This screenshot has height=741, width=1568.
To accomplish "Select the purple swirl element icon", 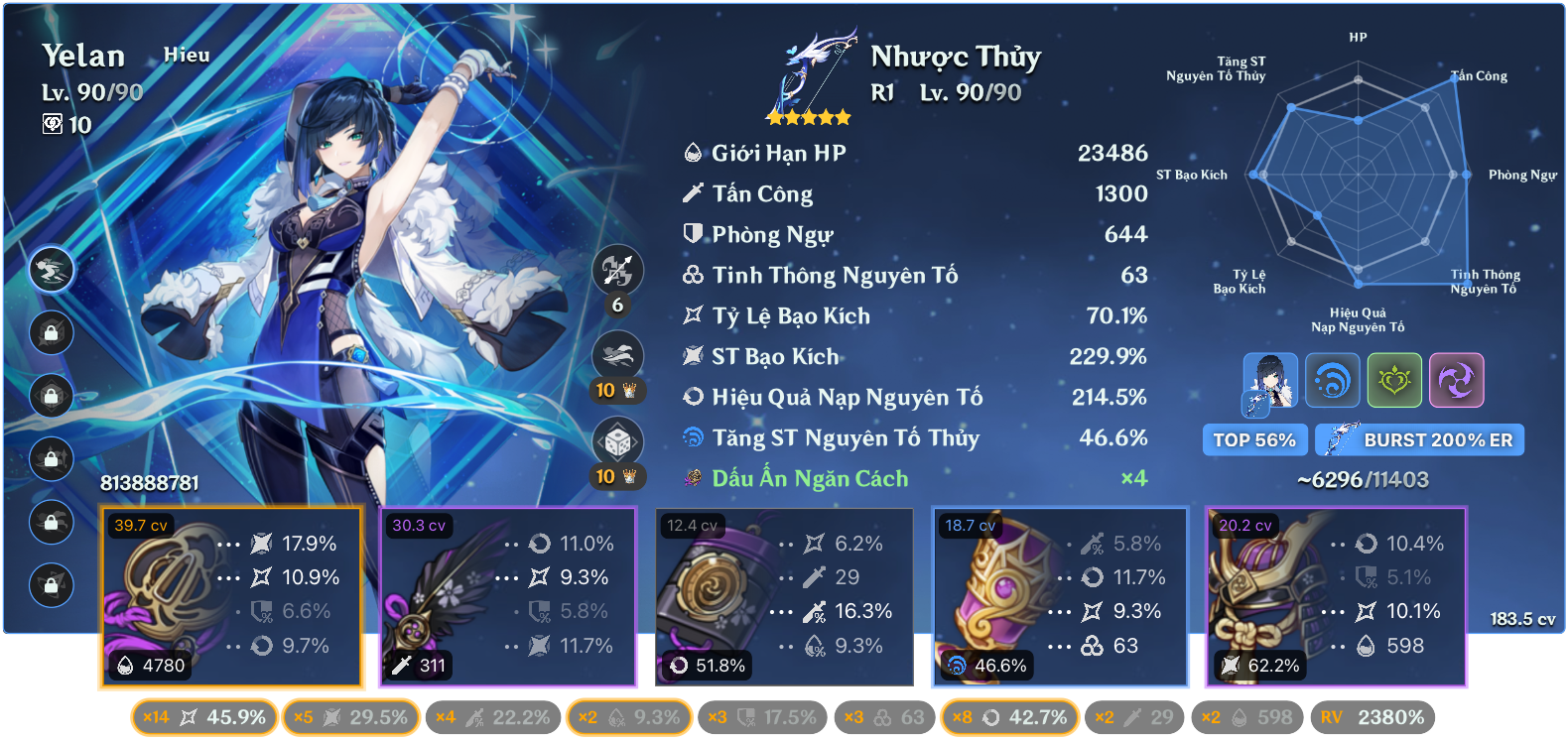I will pyautogui.click(x=1457, y=380).
